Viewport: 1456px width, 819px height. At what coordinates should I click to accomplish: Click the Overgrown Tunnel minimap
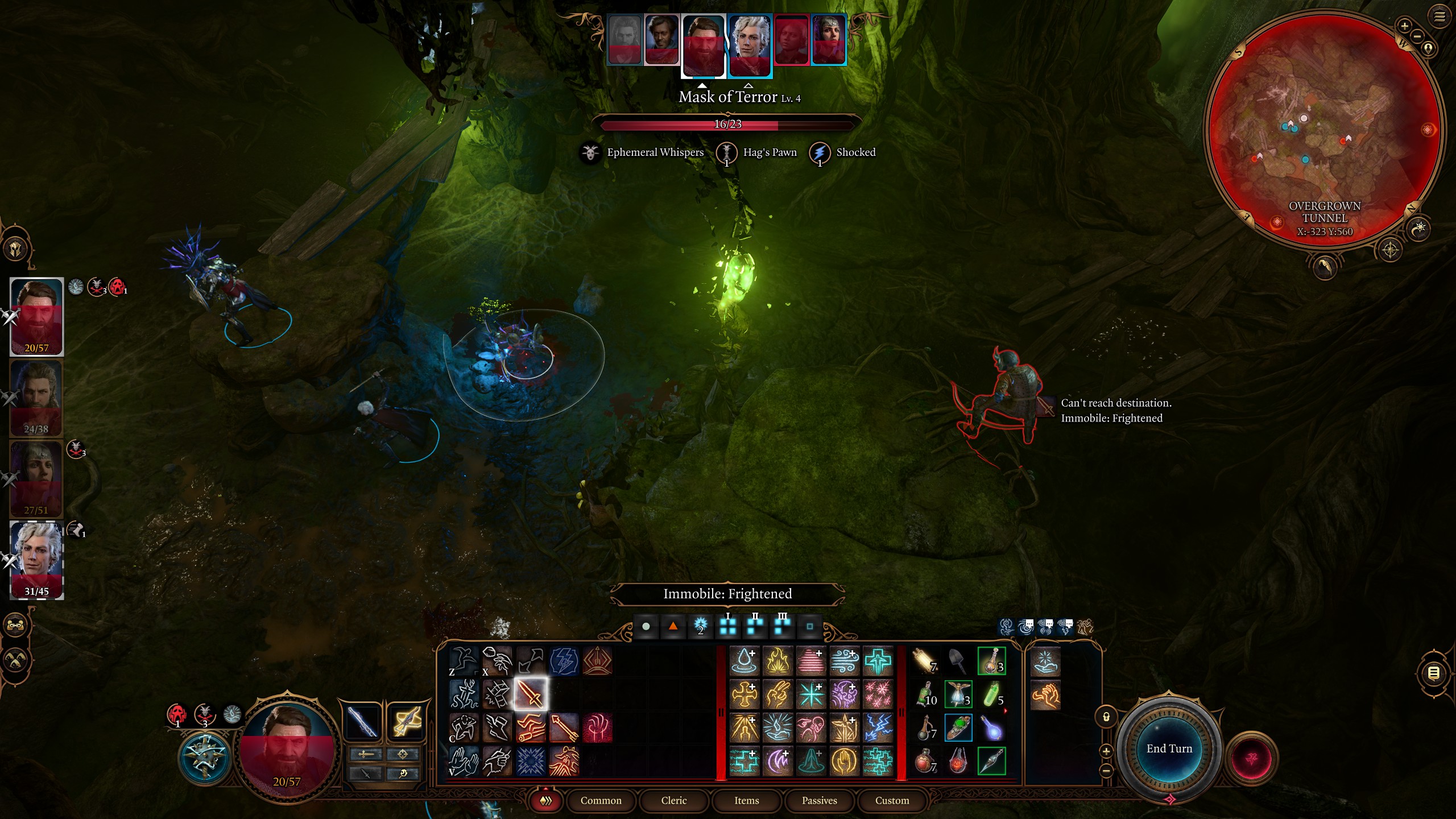pyautogui.click(x=1324, y=131)
